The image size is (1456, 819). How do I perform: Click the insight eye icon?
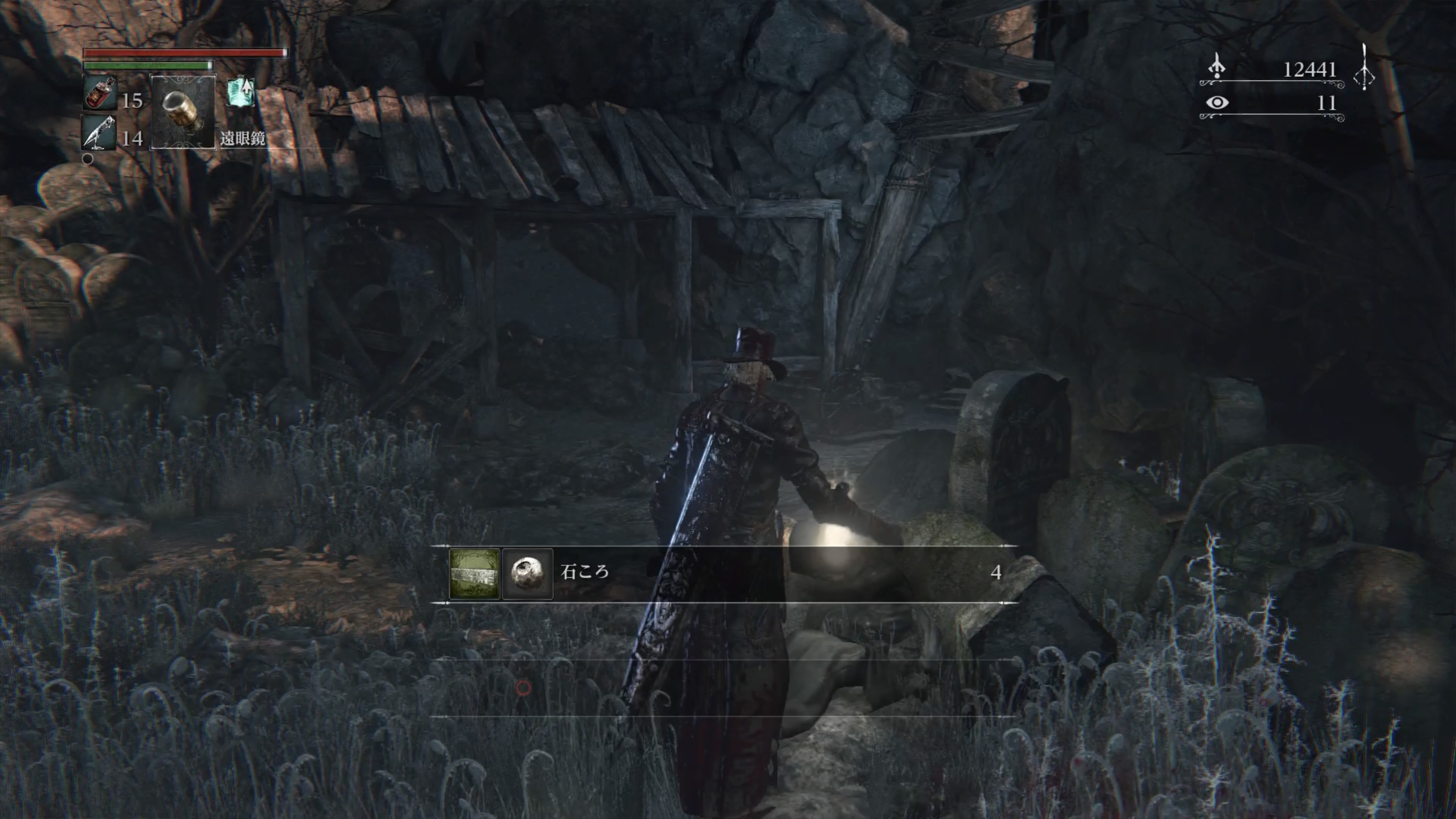pos(1216,103)
